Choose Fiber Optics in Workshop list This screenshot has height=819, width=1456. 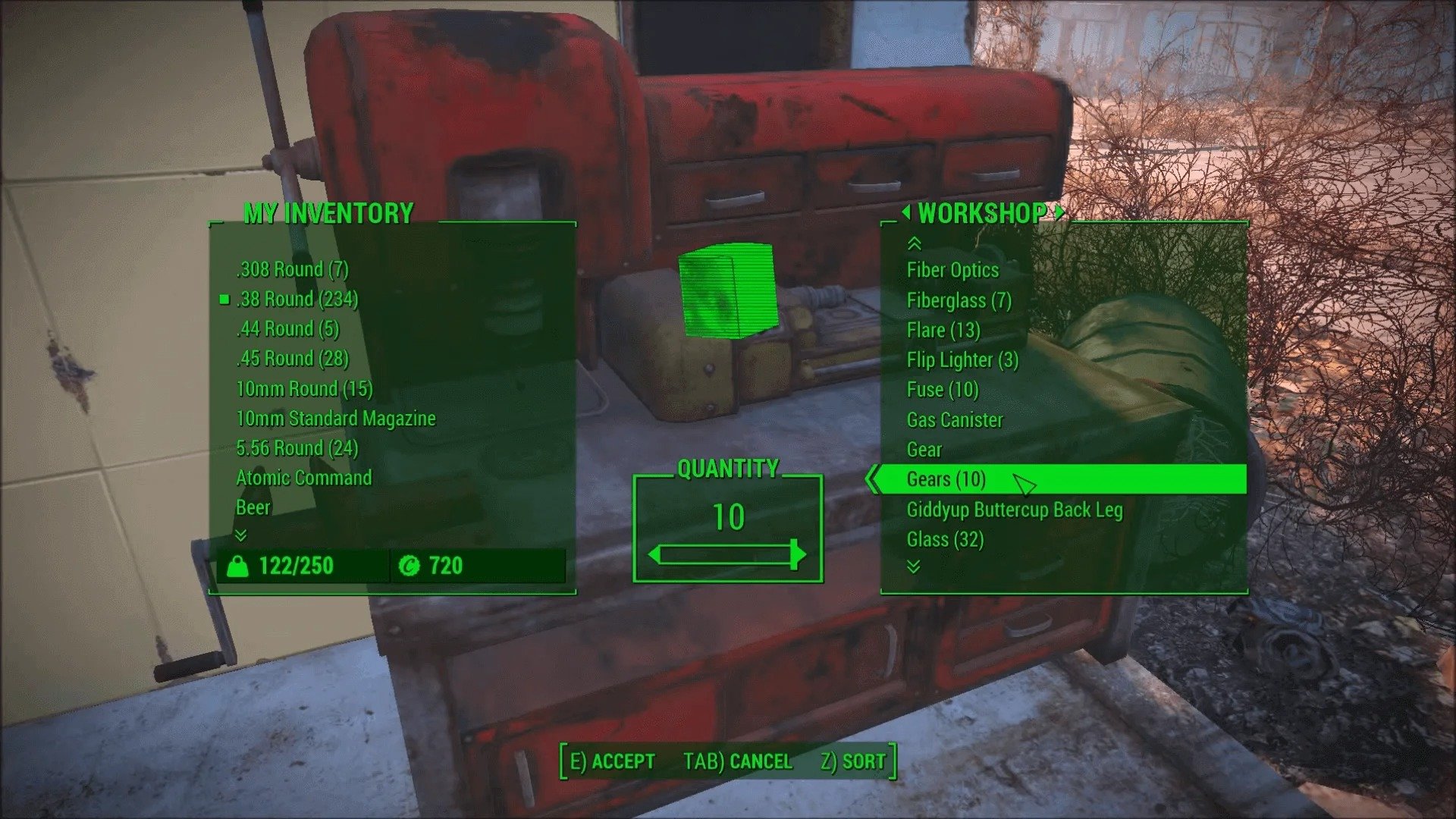coord(952,270)
